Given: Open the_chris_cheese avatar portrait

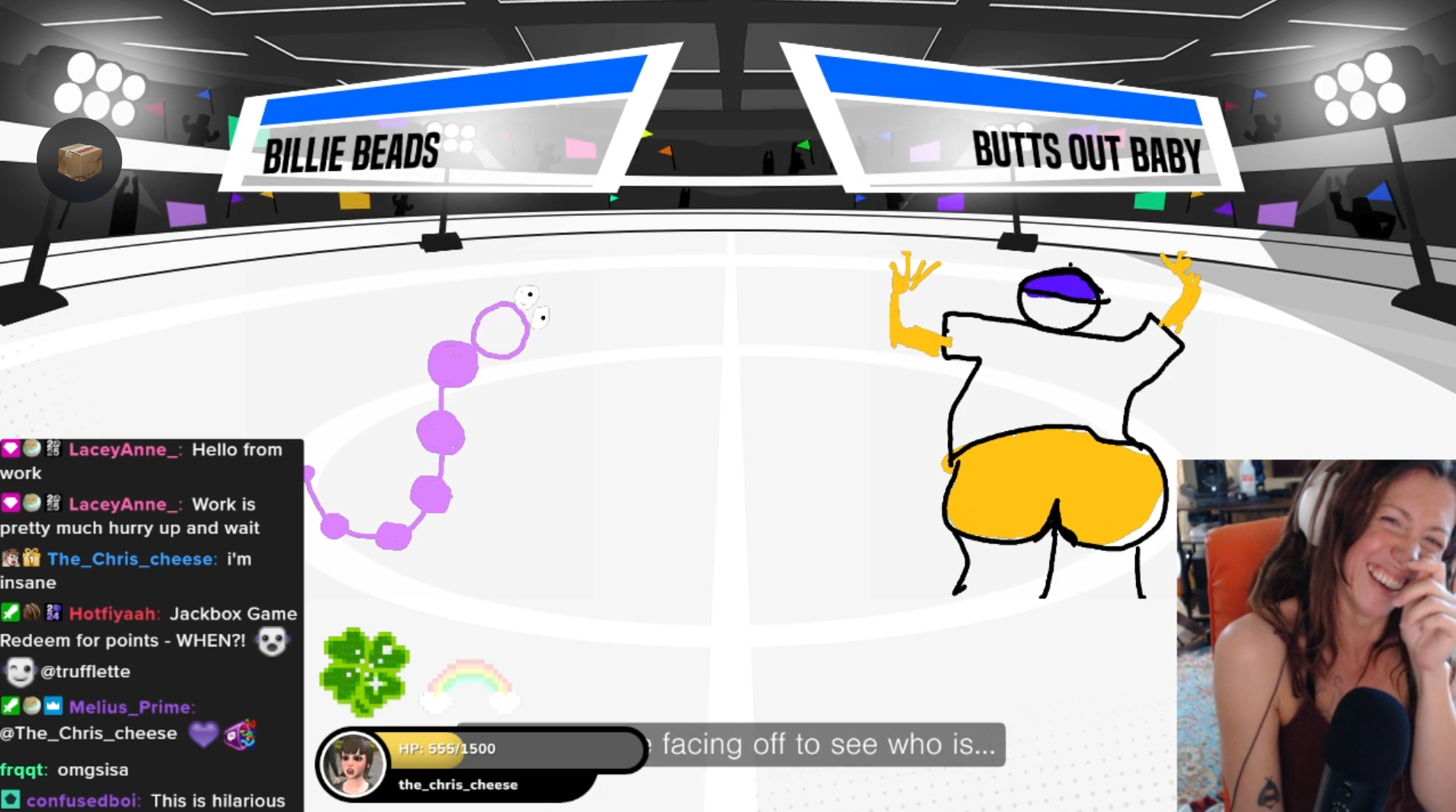Looking at the screenshot, I should click(353, 765).
